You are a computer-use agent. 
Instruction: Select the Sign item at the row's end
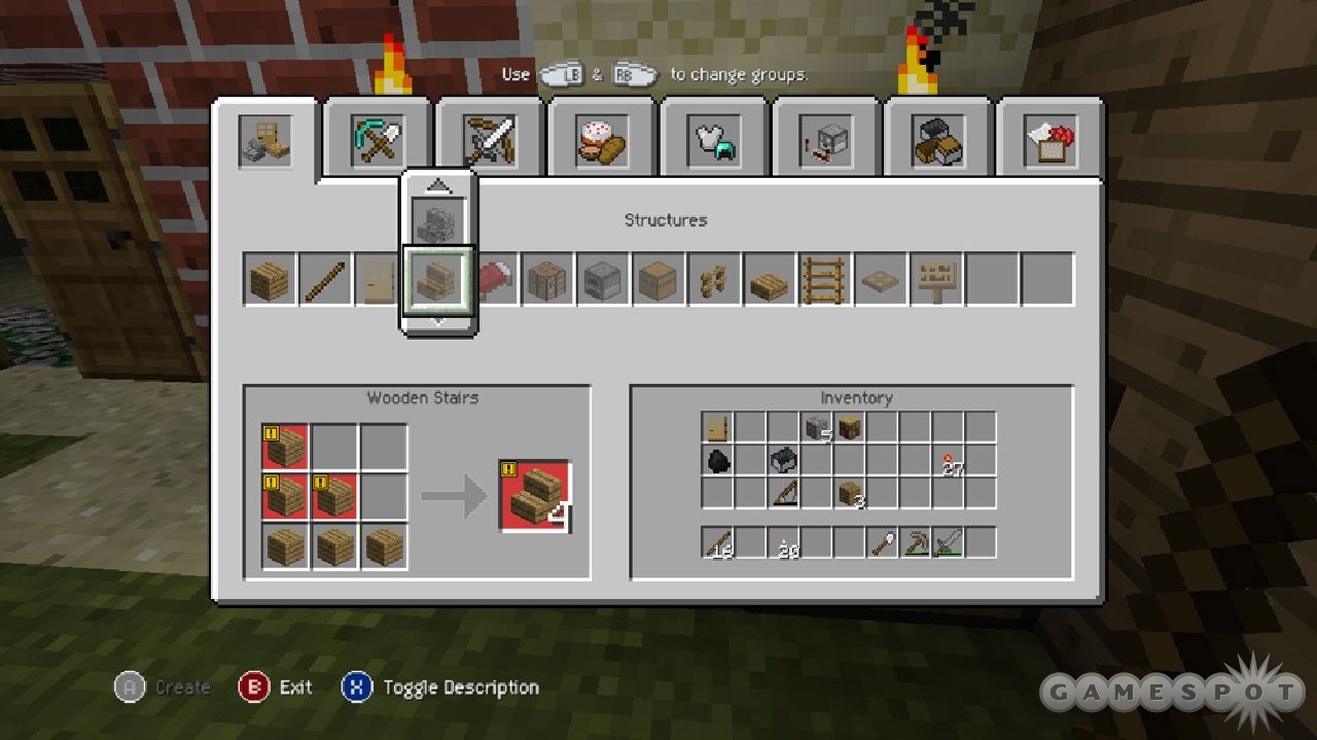pos(934,279)
